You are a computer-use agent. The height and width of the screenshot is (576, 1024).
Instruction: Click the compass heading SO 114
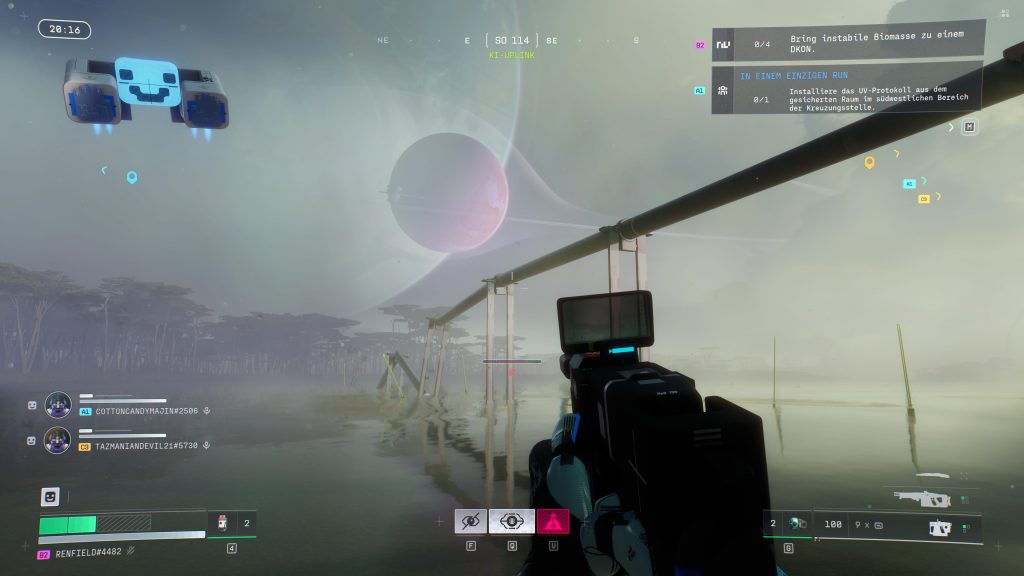coord(511,41)
